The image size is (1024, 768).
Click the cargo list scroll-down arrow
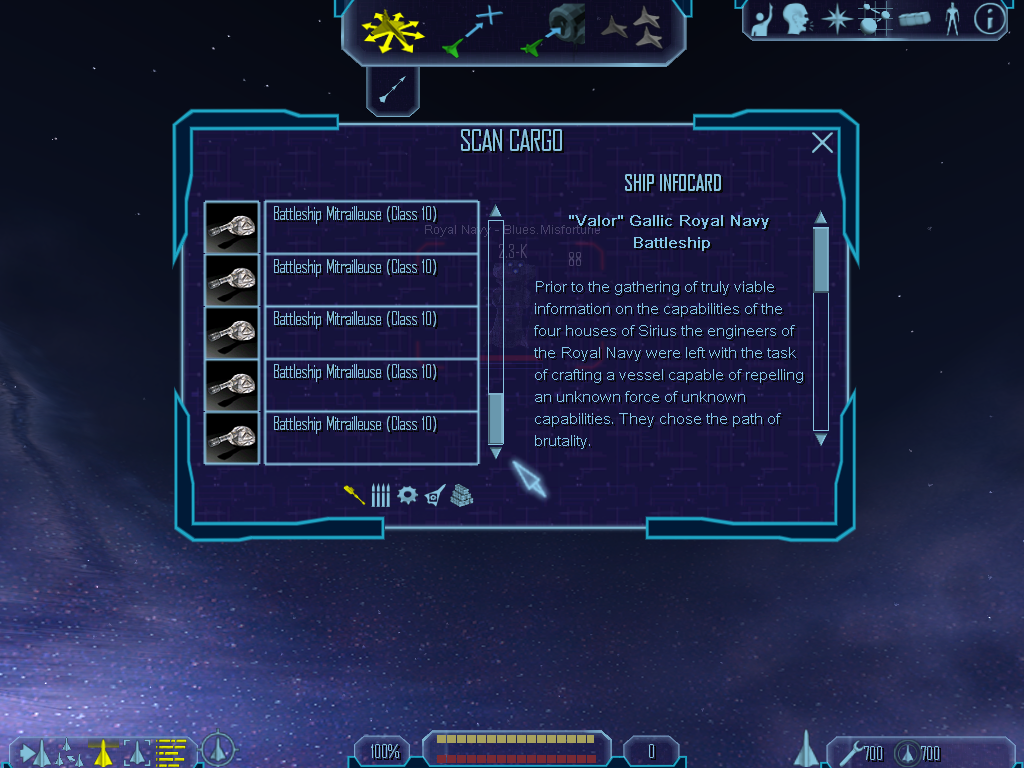[496, 453]
